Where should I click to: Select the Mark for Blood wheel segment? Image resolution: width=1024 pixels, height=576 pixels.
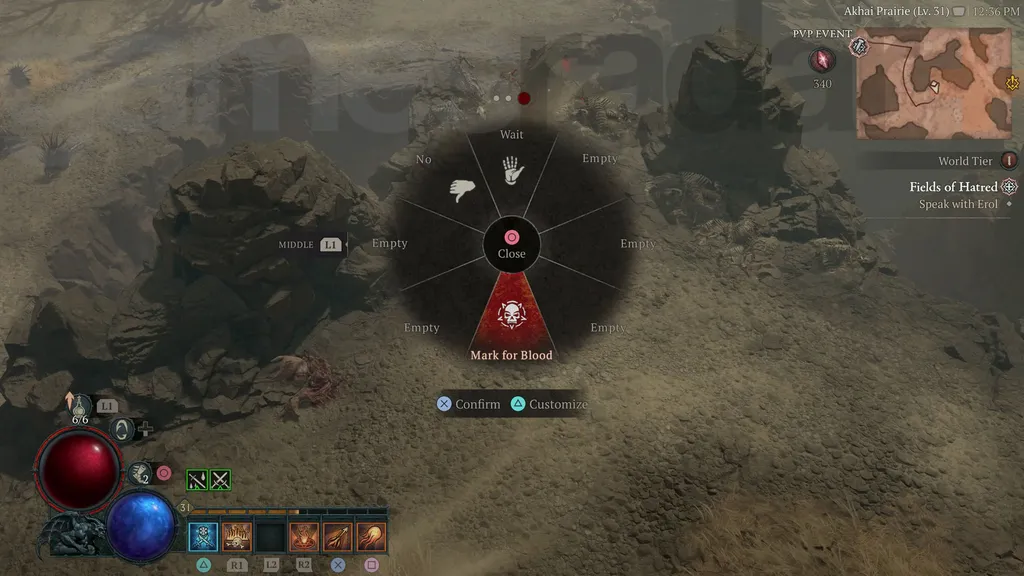(x=512, y=320)
